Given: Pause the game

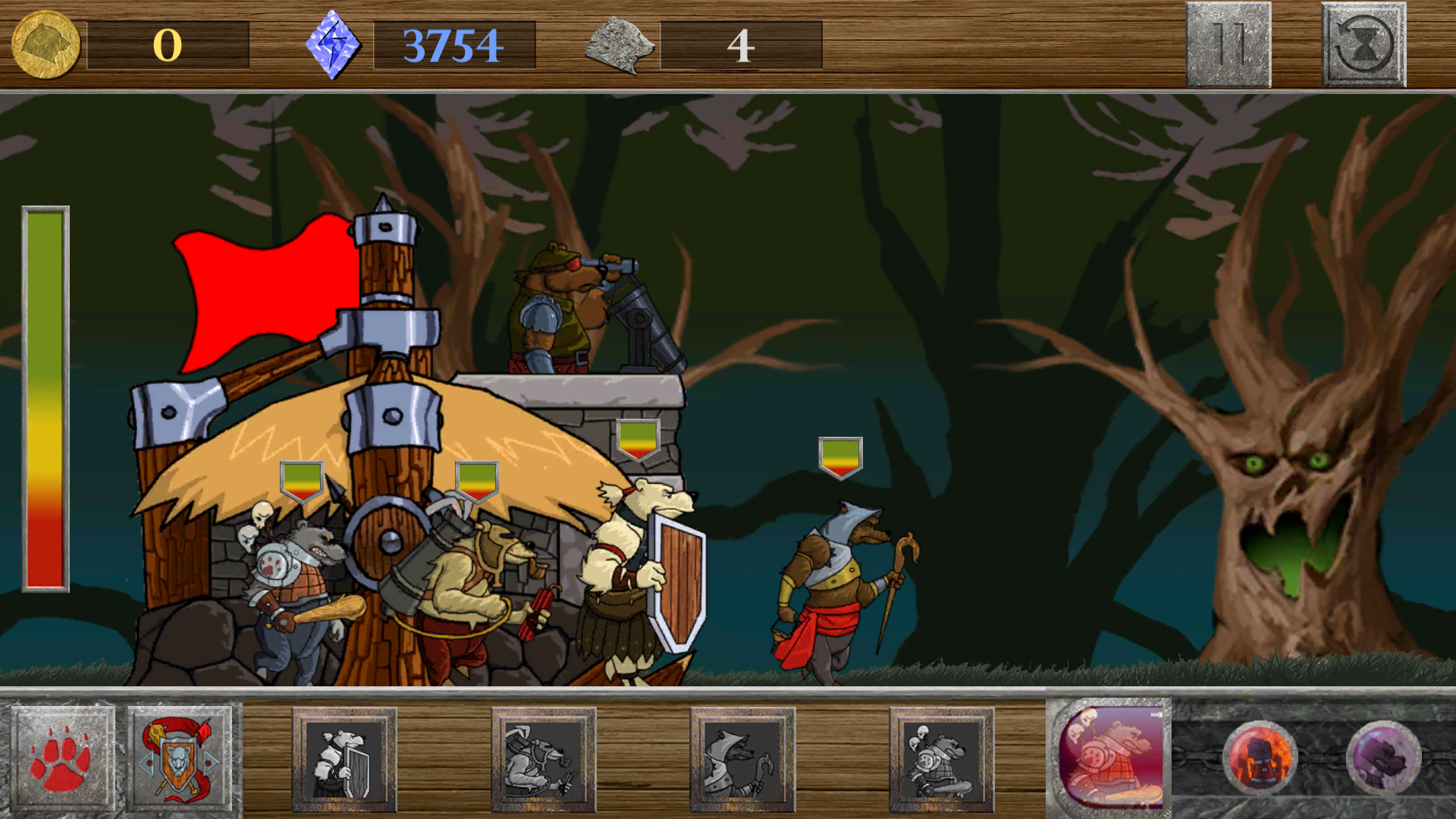Looking at the screenshot, I should click(1227, 44).
